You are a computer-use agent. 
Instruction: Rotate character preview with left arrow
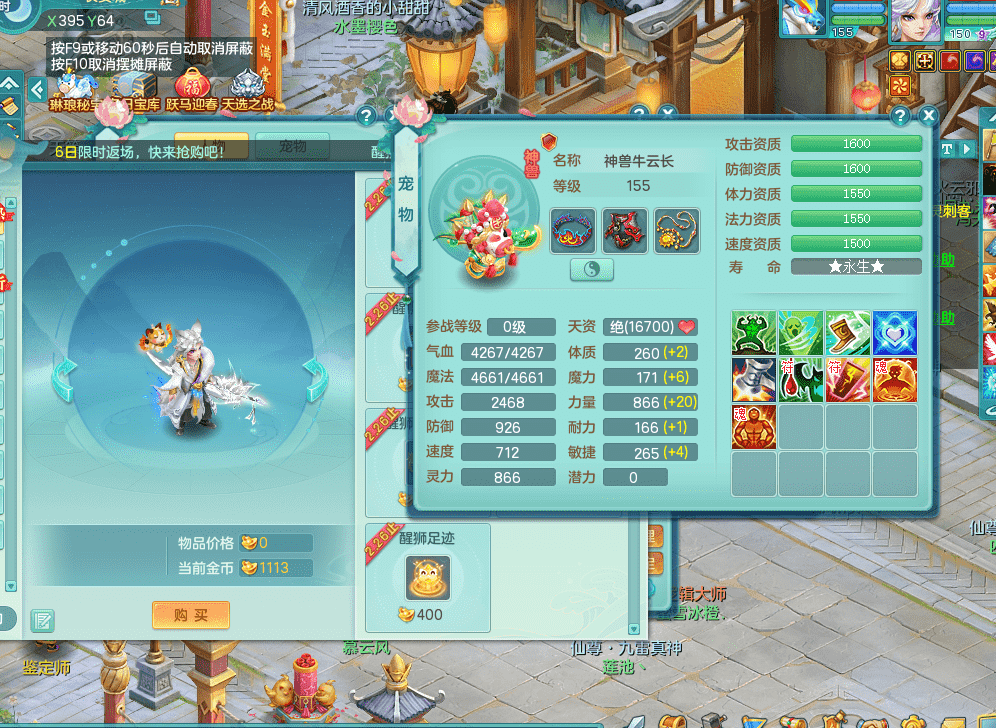click(64, 378)
